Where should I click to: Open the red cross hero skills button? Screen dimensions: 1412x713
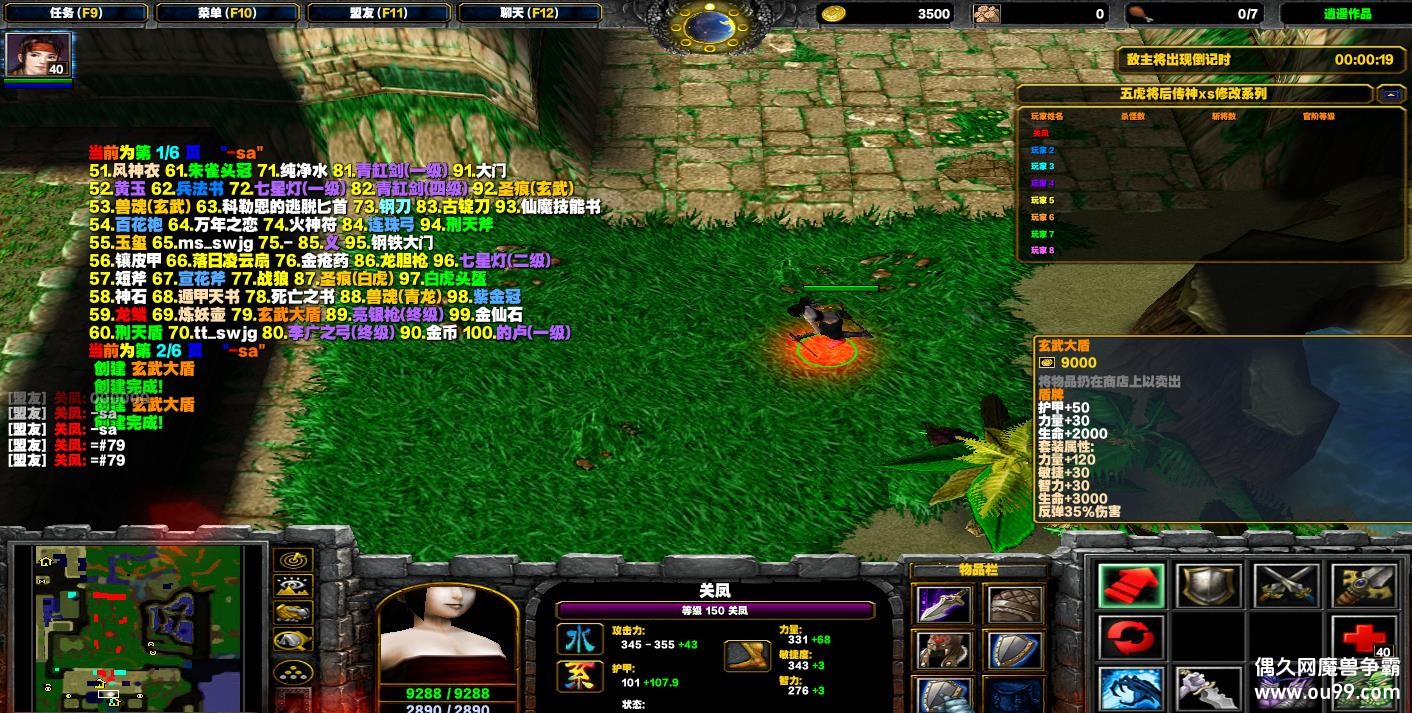[1362, 638]
